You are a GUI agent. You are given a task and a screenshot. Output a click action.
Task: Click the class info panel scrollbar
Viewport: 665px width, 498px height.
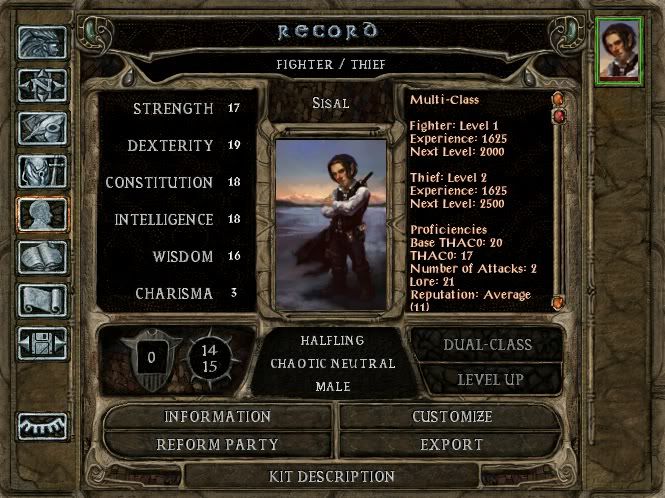(559, 200)
